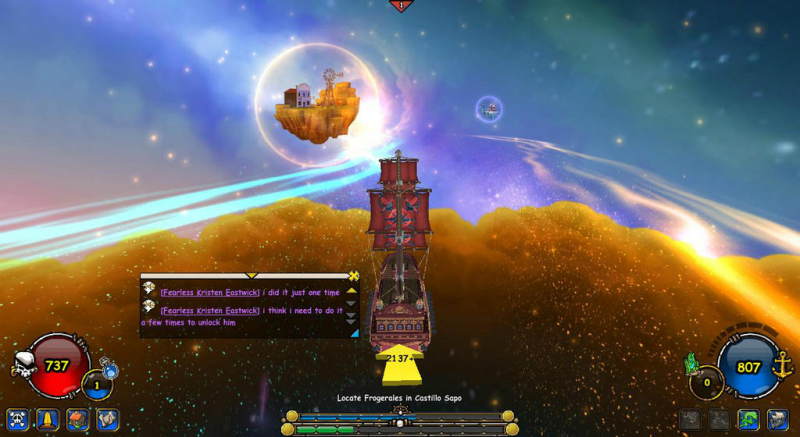Open the treasure map scroll icon

tap(107, 419)
